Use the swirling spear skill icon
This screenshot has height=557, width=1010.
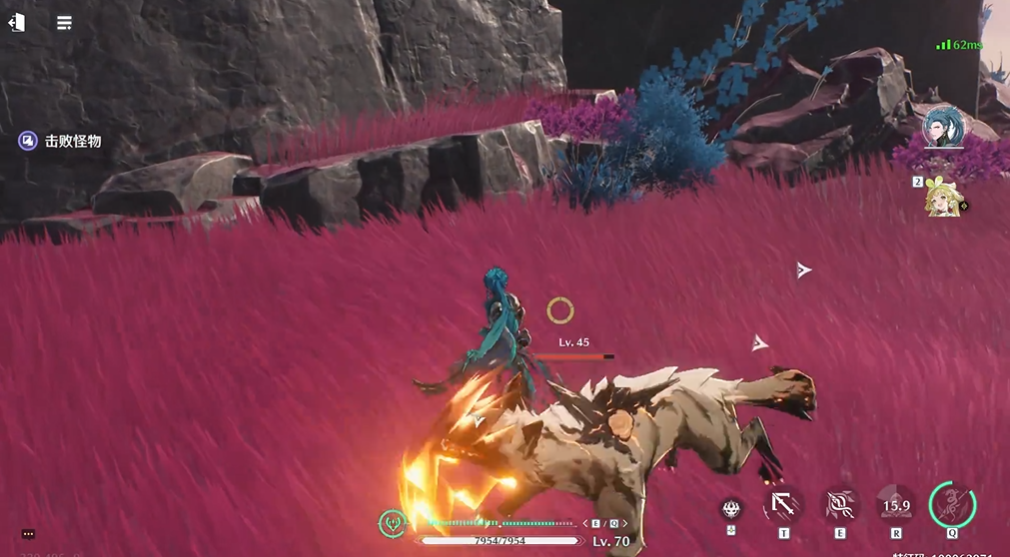coord(840,506)
